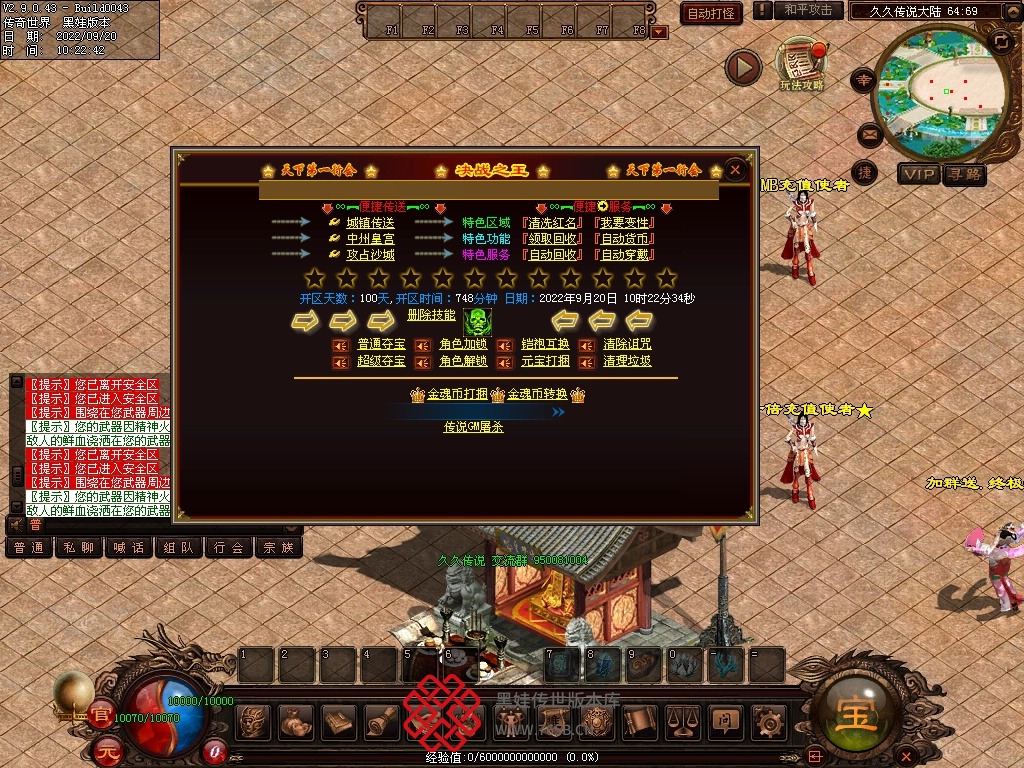Activate the 寻路 pathfinding button
The height and width of the screenshot is (768, 1024).
point(965,174)
